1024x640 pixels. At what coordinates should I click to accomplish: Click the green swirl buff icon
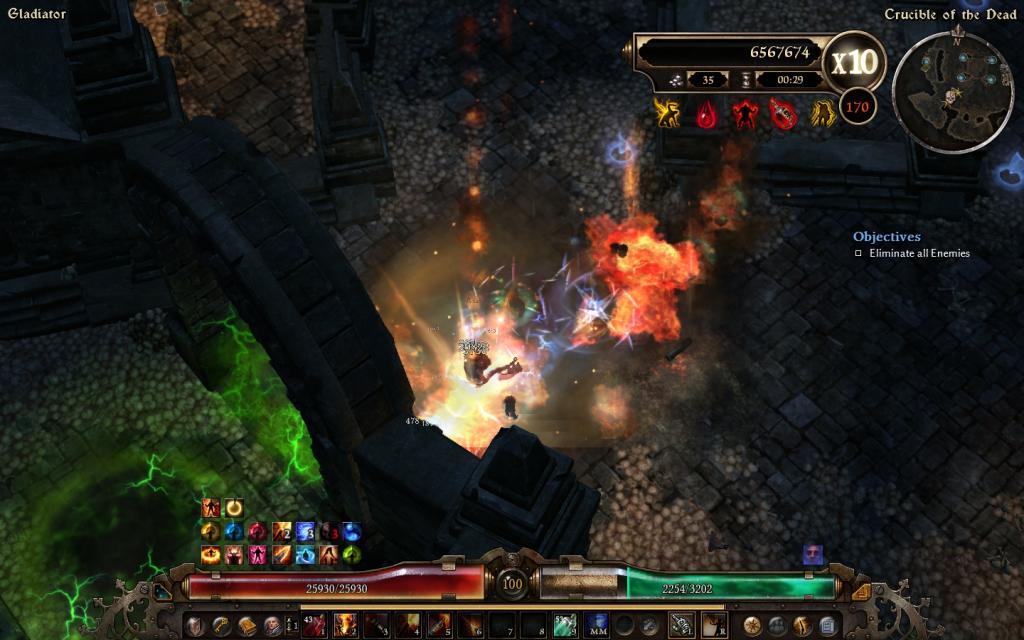pyautogui.click(x=352, y=554)
